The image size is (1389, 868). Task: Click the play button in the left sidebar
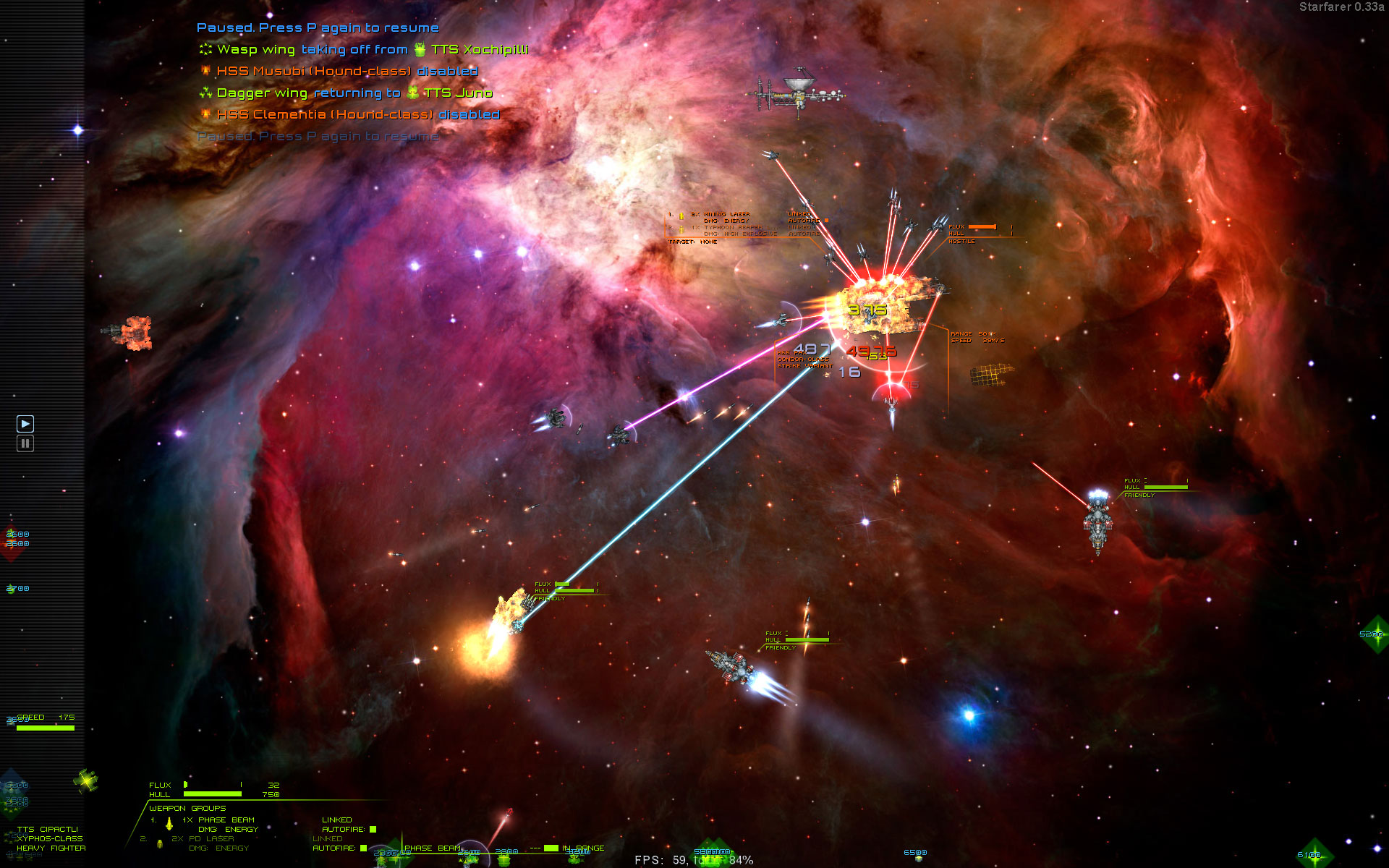pos(26,423)
